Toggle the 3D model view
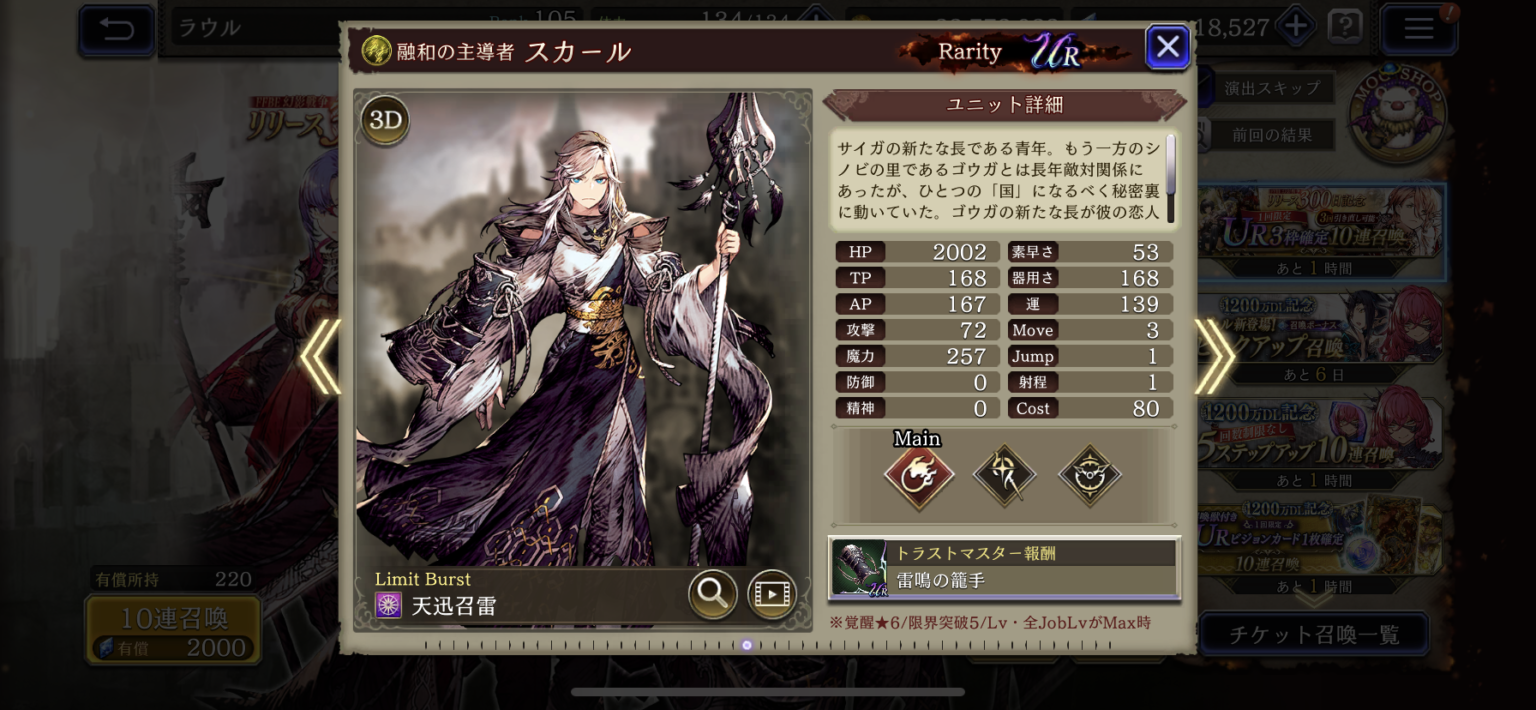The width and height of the screenshot is (1536, 710). click(385, 121)
